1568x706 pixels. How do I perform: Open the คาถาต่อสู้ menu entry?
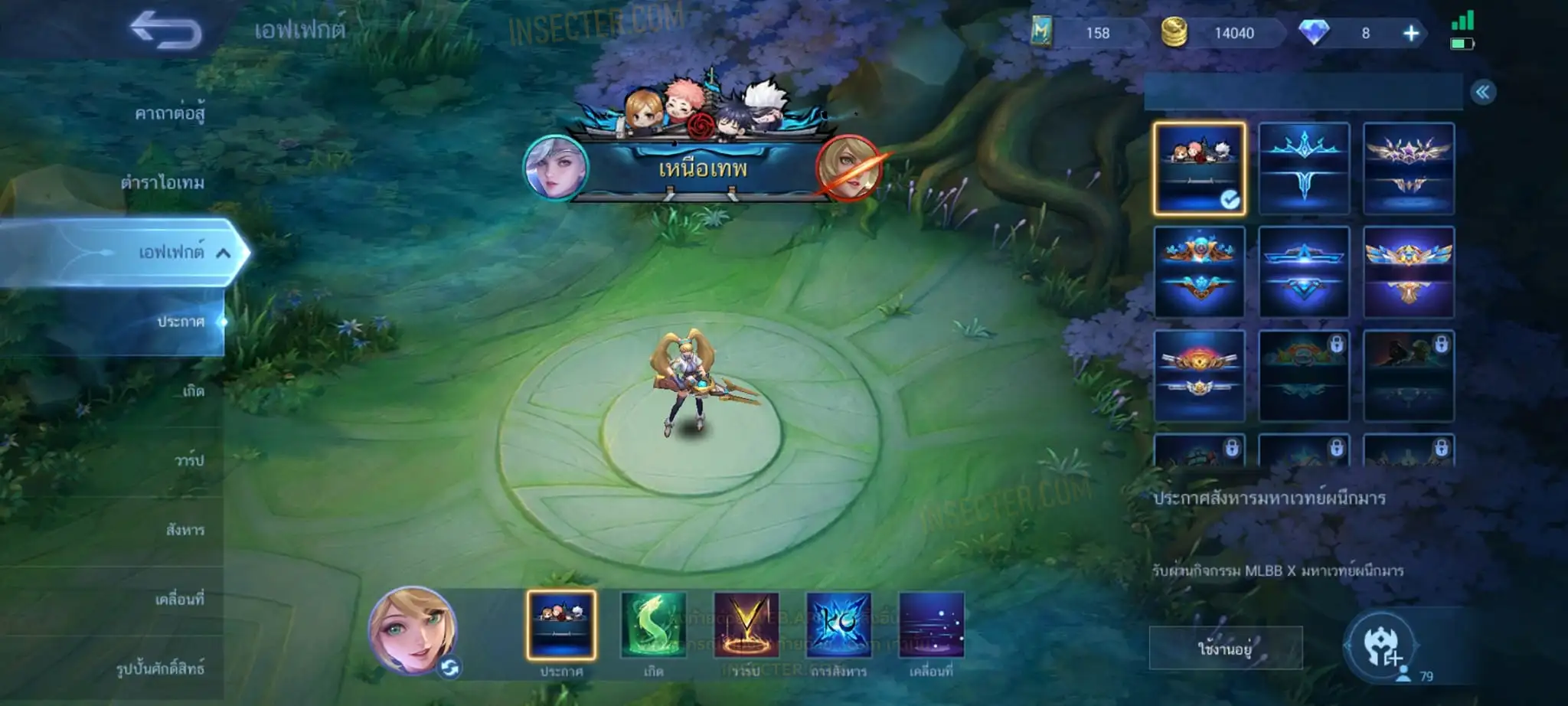click(170, 114)
